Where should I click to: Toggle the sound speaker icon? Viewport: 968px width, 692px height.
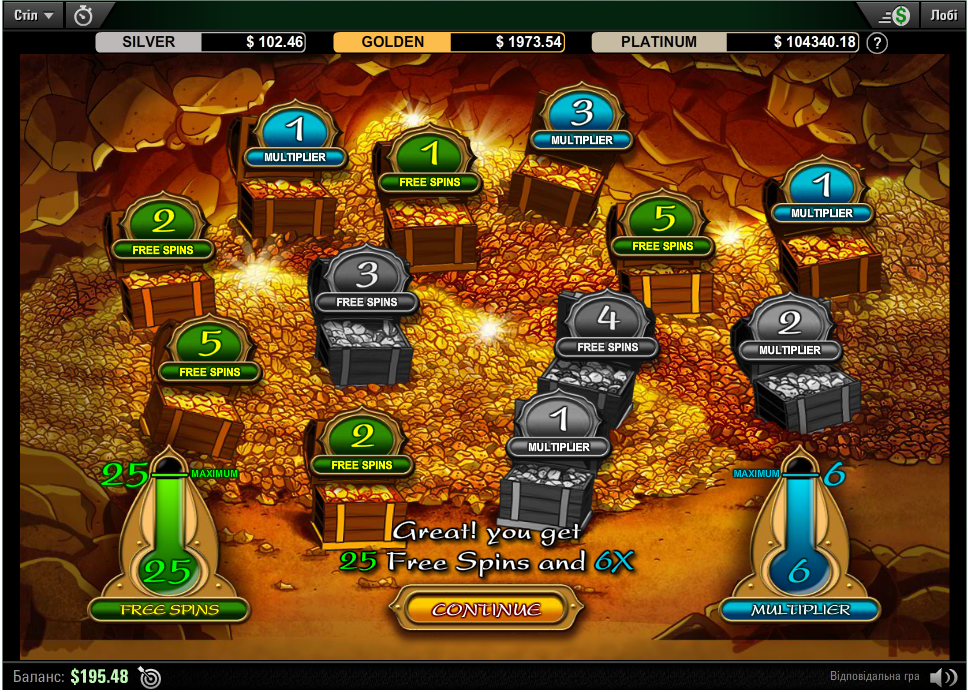(x=942, y=677)
